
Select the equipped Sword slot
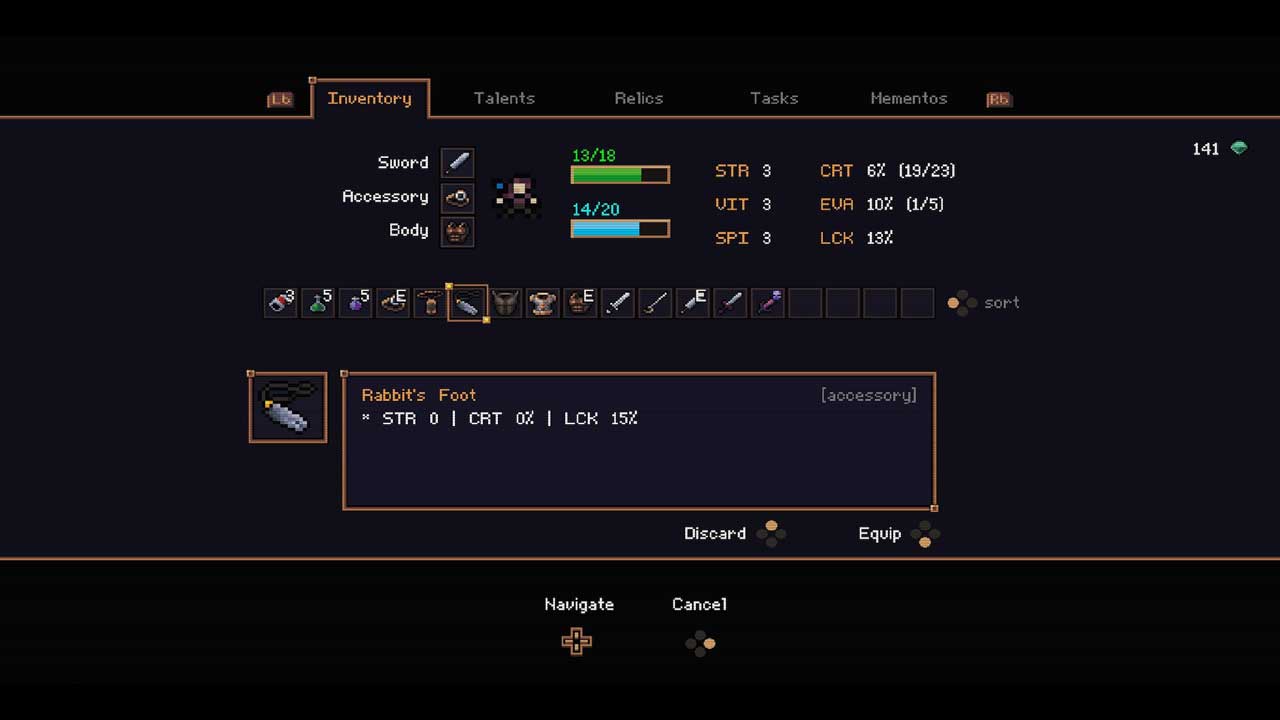pos(457,163)
